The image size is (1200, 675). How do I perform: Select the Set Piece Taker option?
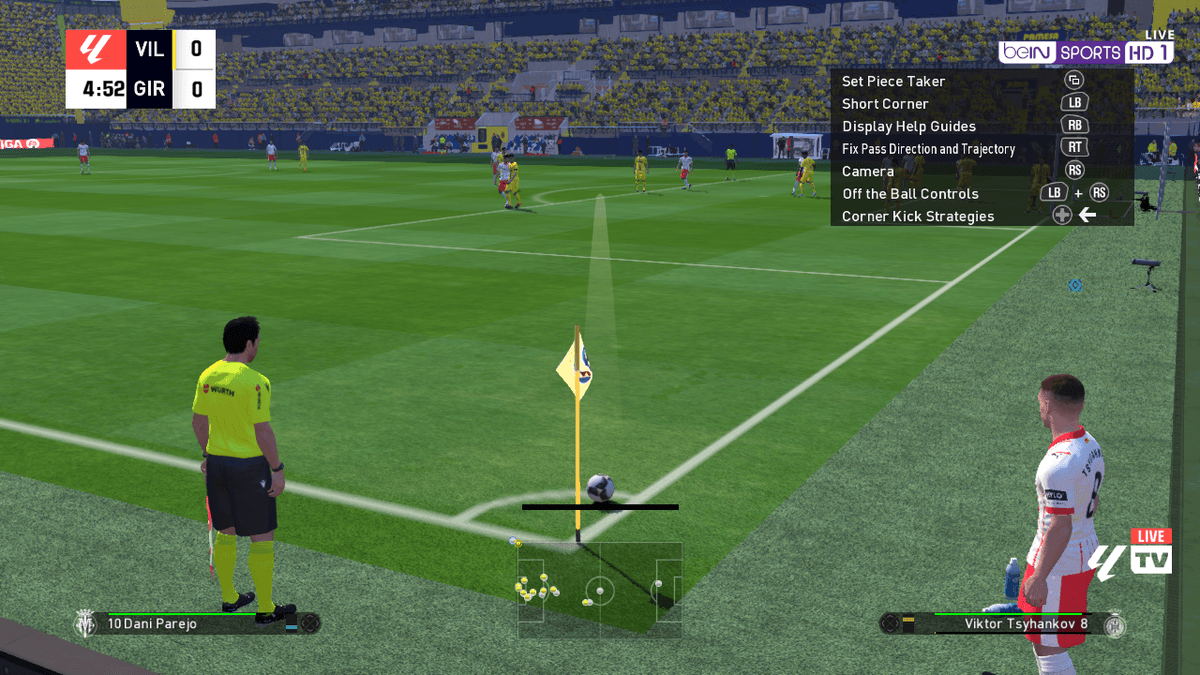click(893, 81)
